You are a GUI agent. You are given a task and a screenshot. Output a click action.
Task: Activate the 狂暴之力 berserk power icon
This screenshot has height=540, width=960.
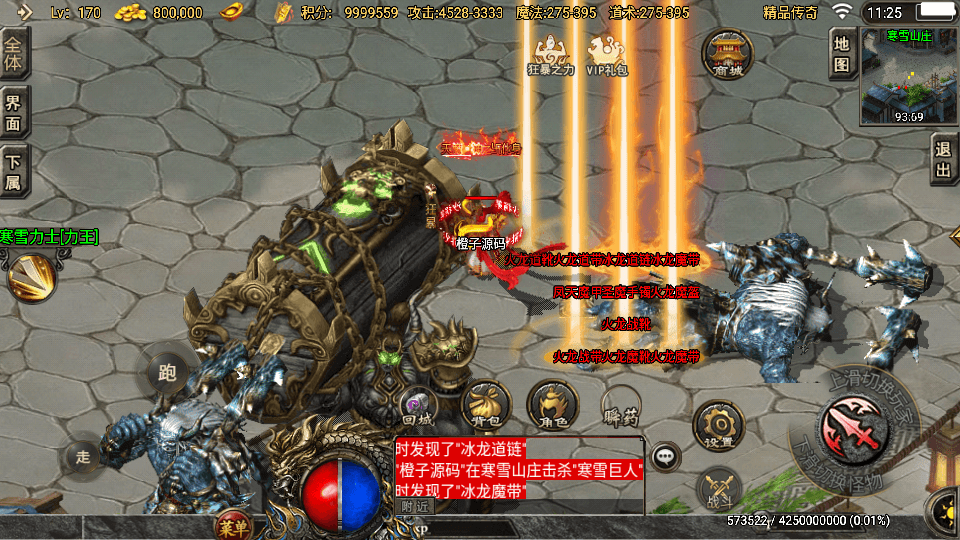(x=551, y=54)
